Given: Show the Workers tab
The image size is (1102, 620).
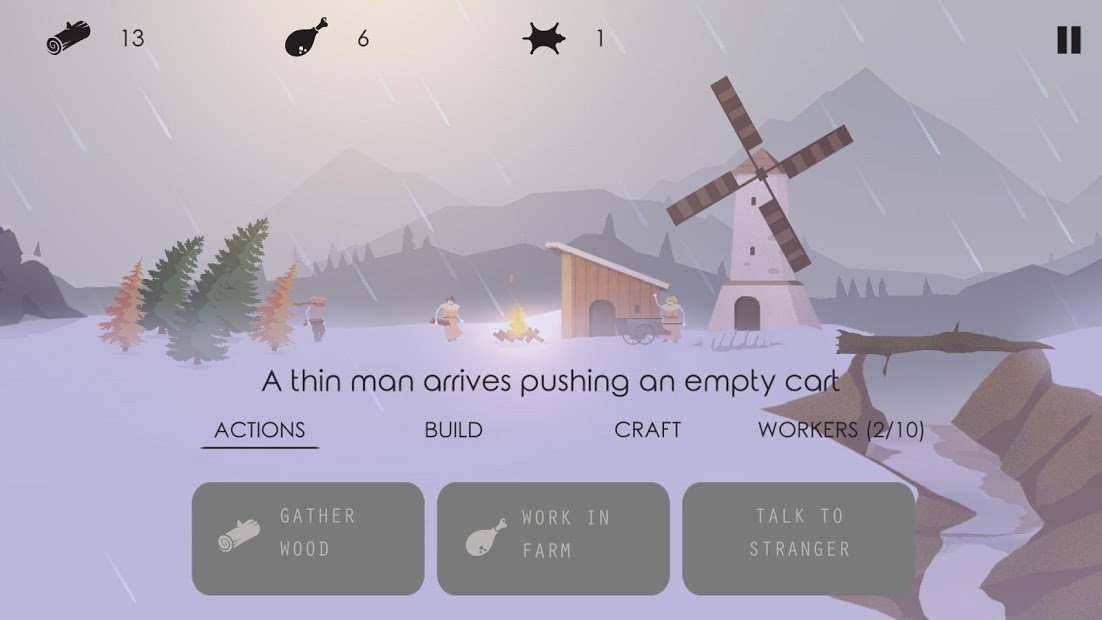Looking at the screenshot, I should pyautogui.click(x=840, y=430).
